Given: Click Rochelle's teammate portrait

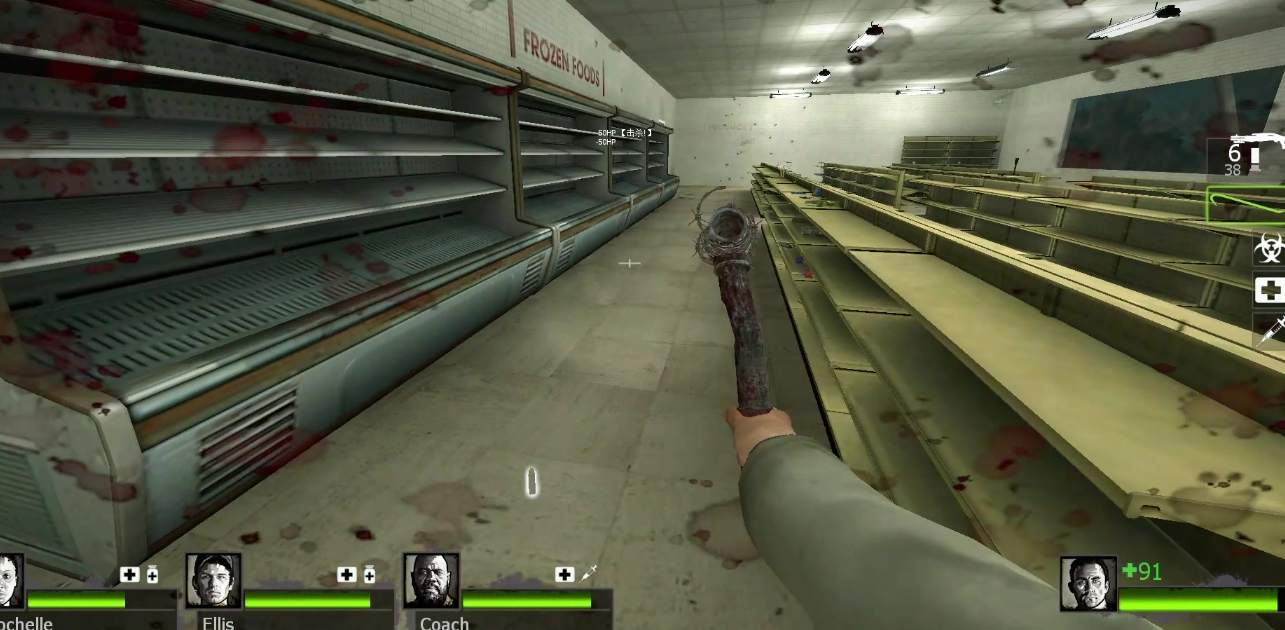Looking at the screenshot, I should [10, 581].
